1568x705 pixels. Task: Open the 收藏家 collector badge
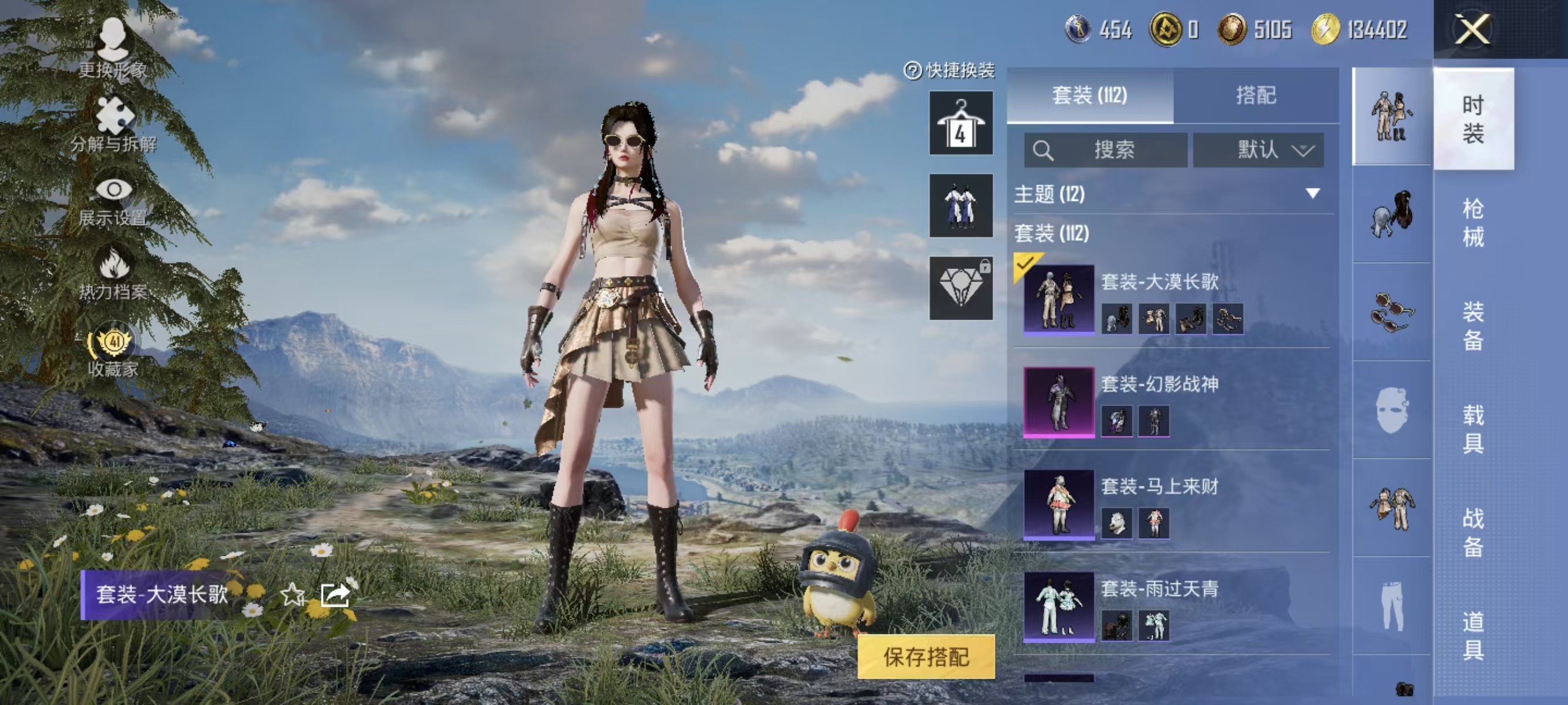point(113,350)
